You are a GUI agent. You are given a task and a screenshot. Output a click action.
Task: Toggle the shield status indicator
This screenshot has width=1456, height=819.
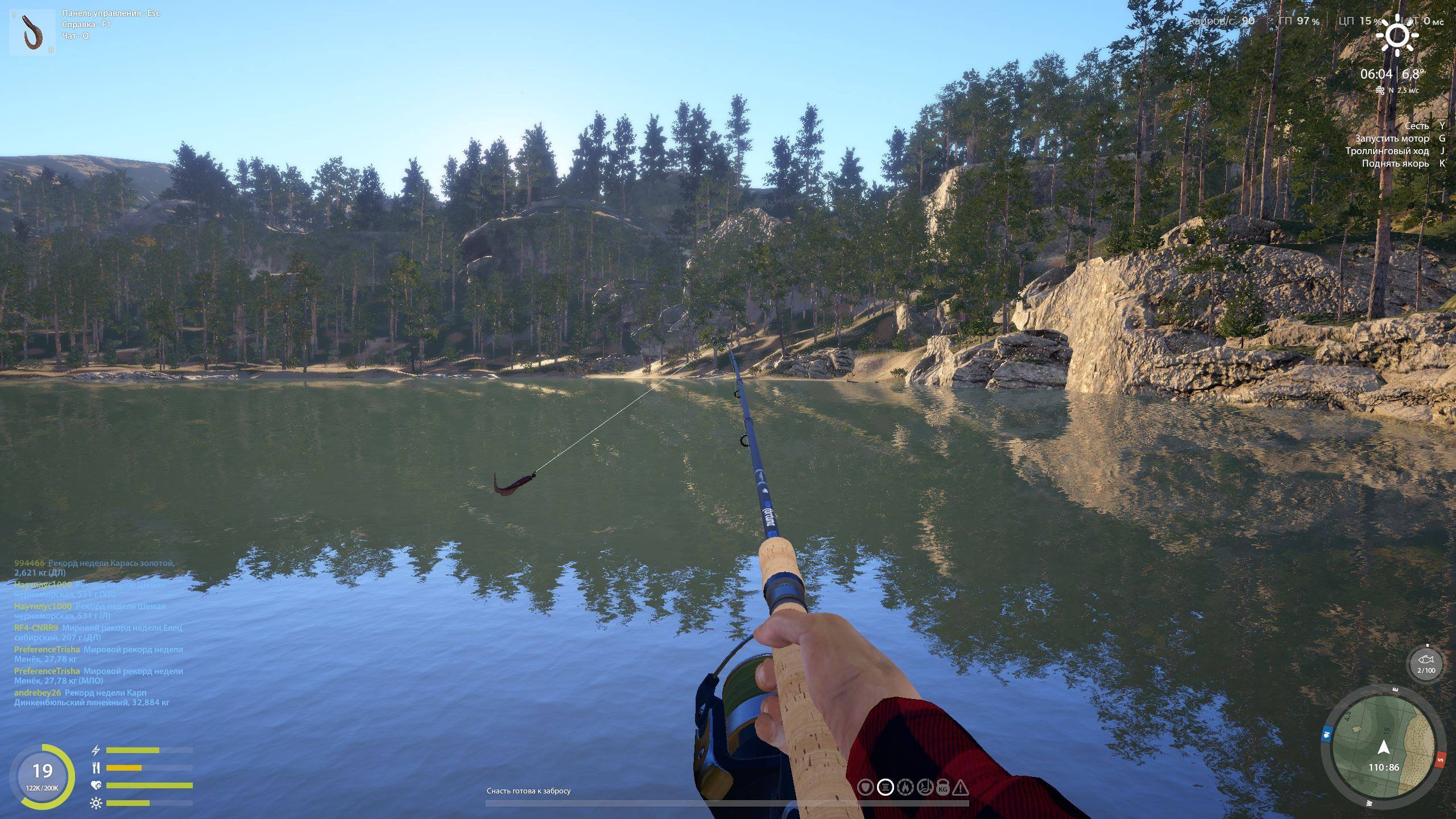866,787
